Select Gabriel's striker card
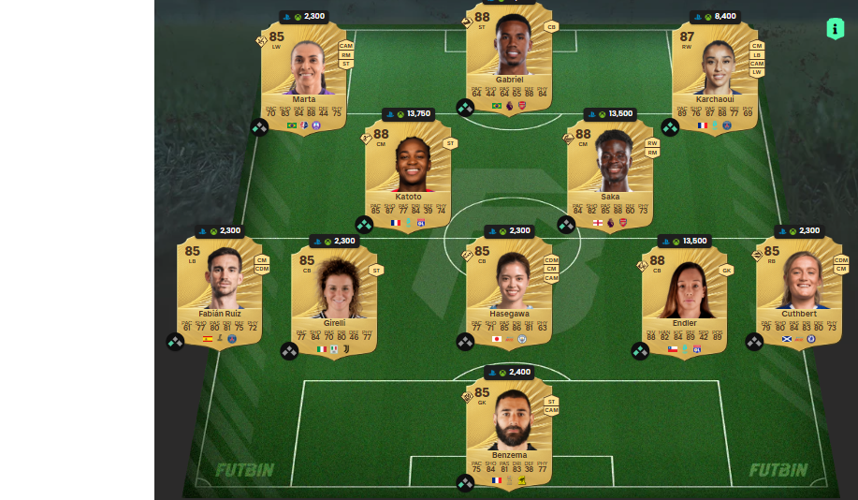This screenshot has height=500, width=858. point(509,60)
